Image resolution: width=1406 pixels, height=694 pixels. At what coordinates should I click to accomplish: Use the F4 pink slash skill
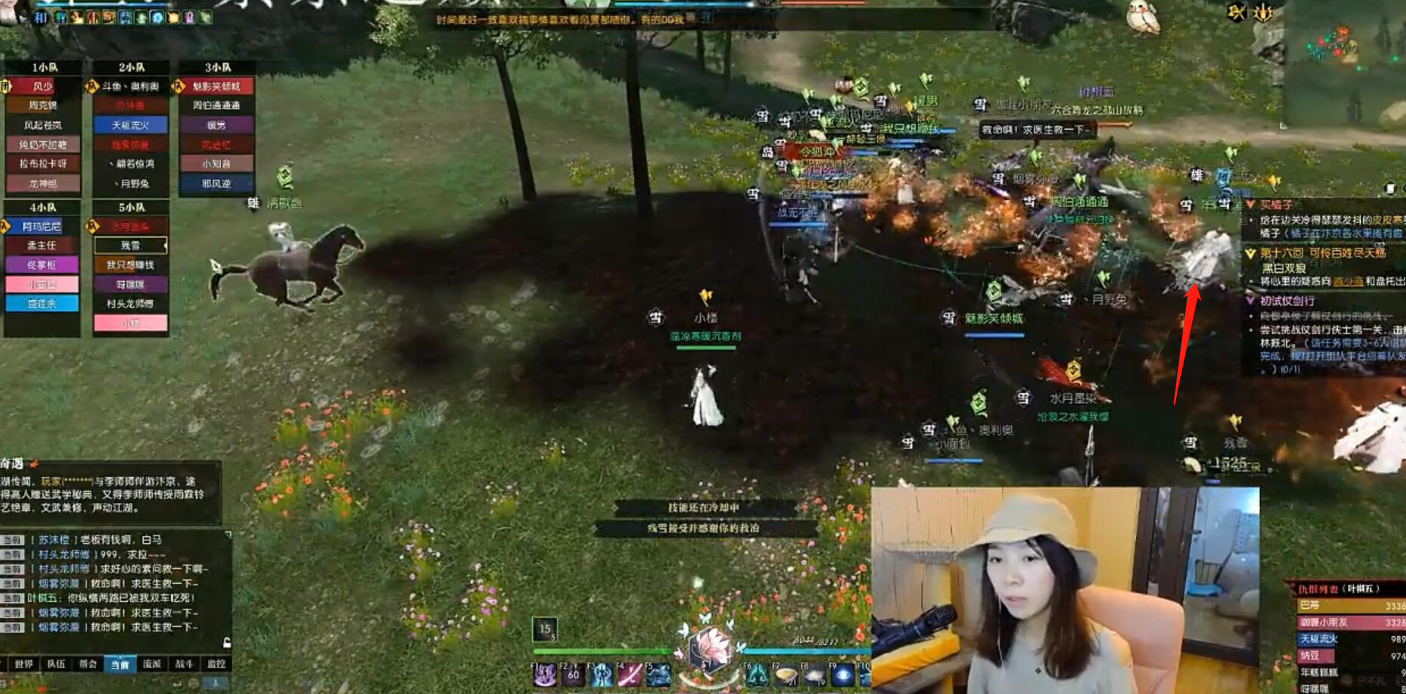(630, 675)
